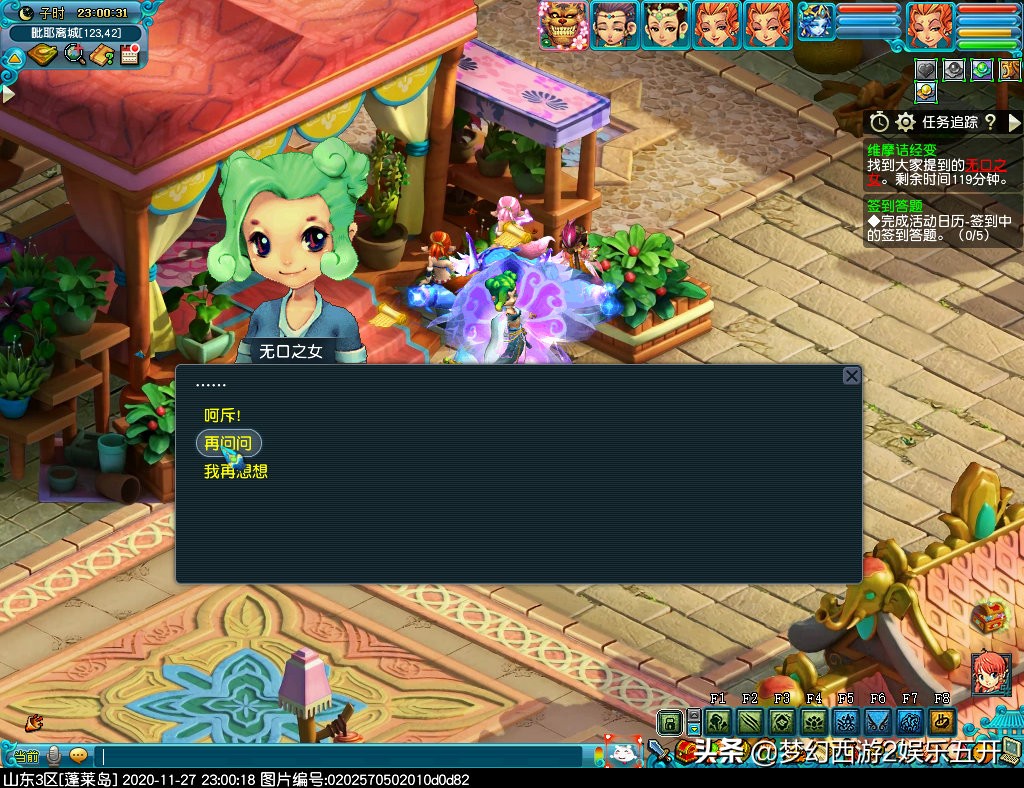Viewport: 1024px width, 788px height.
Task: Open the 签到答题 quest entry
Action: pyautogui.click(x=895, y=205)
